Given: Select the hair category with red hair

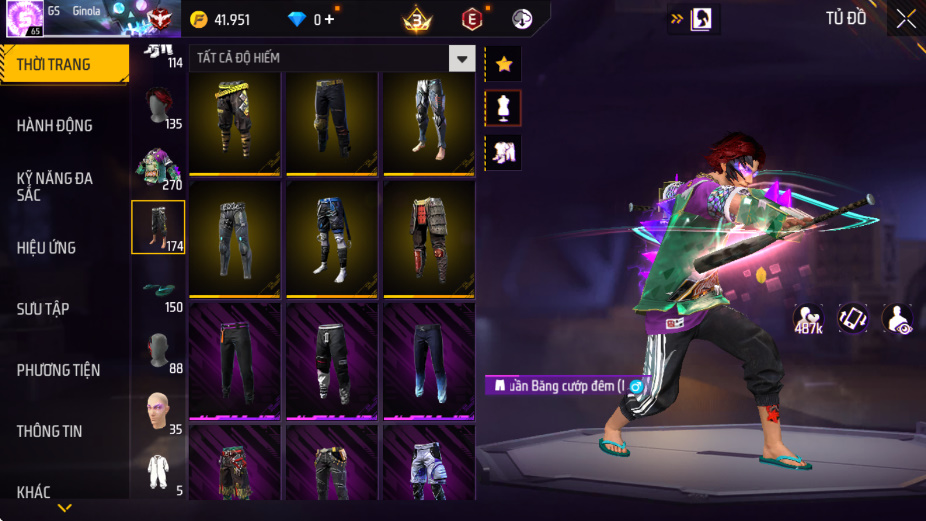Looking at the screenshot, I should pyautogui.click(x=158, y=107).
